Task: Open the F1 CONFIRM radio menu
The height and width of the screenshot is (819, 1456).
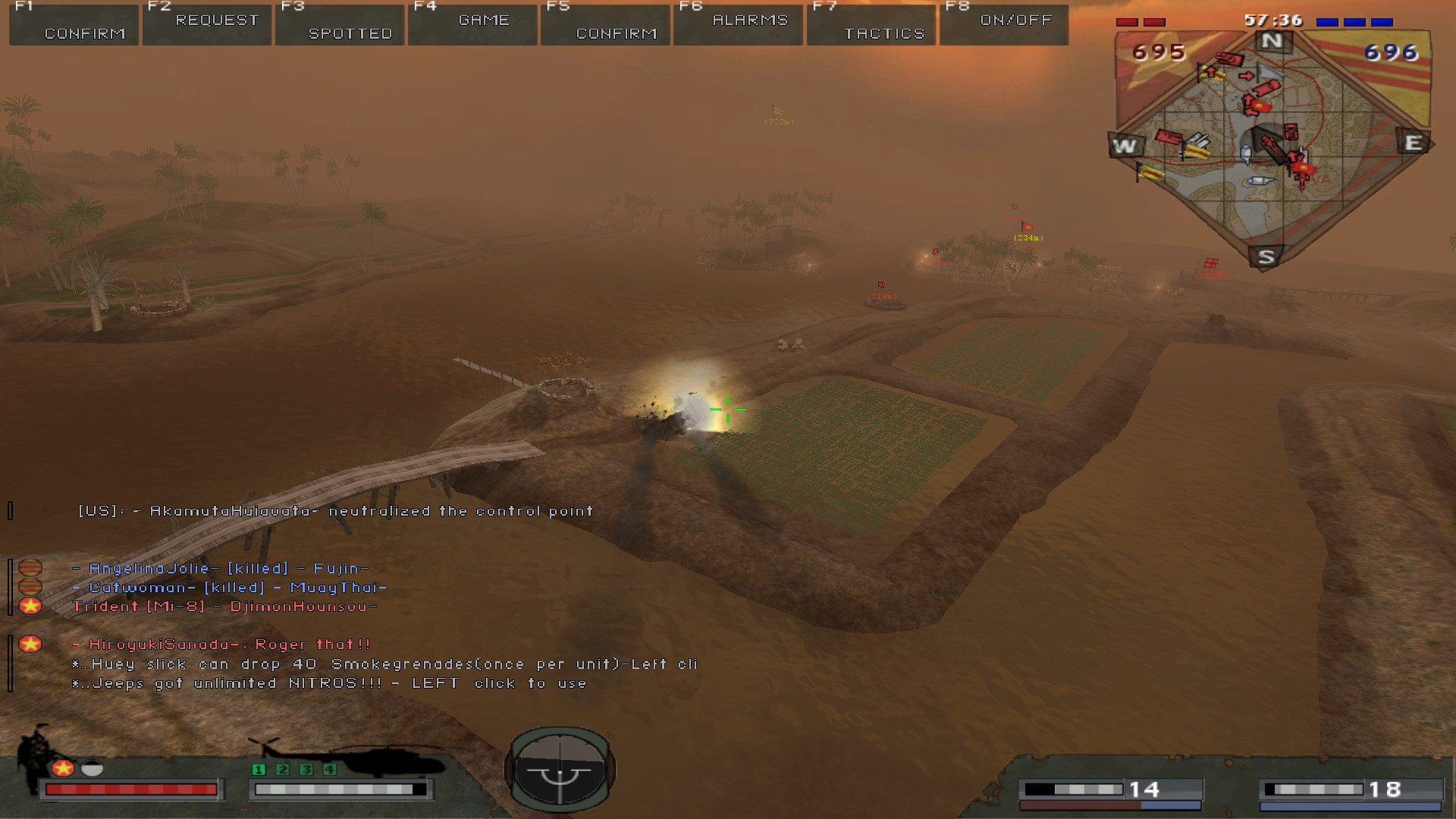Action: 74,25
